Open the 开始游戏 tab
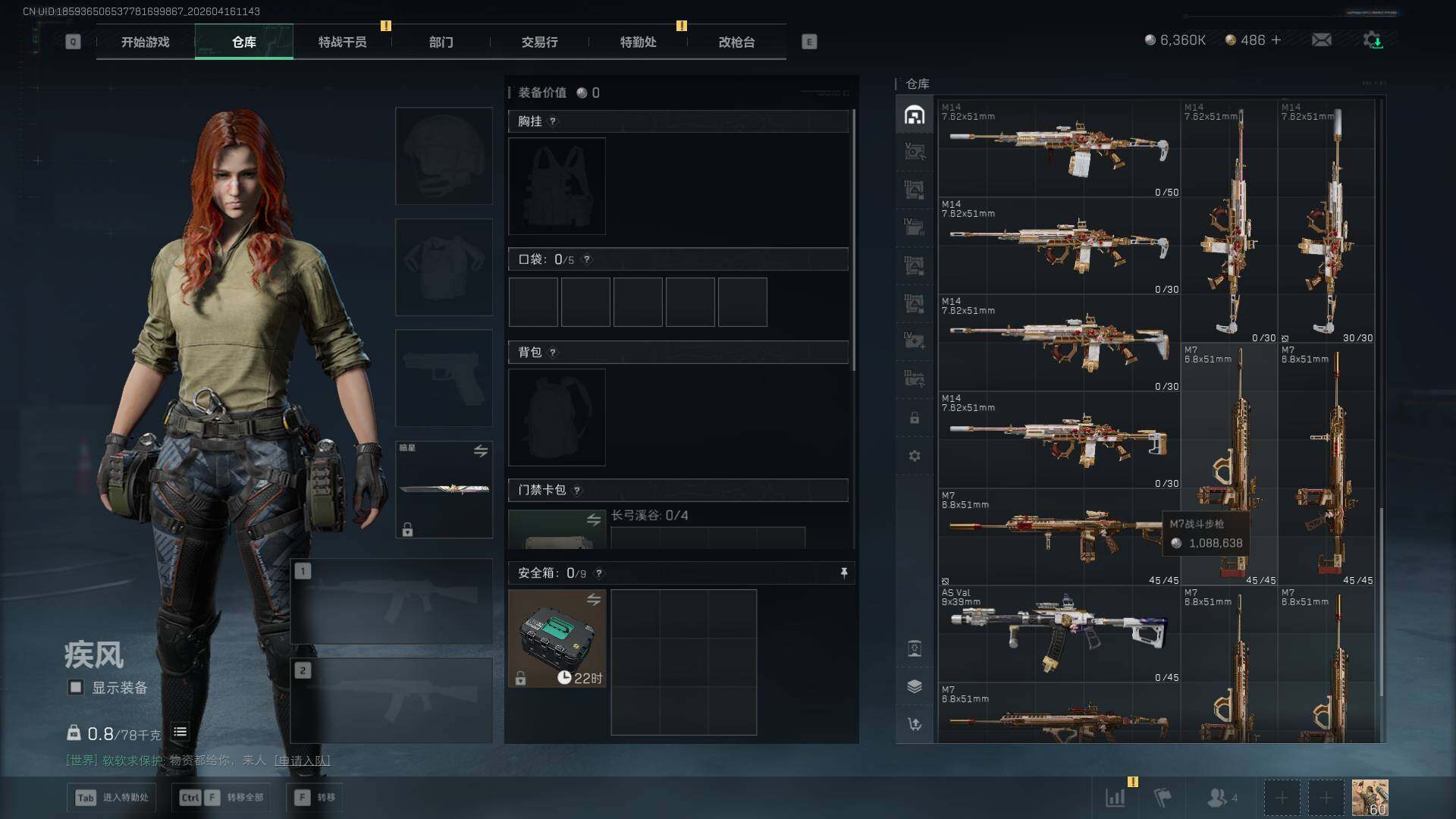This screenshot has width=1456, height=819. click(146, 42)
